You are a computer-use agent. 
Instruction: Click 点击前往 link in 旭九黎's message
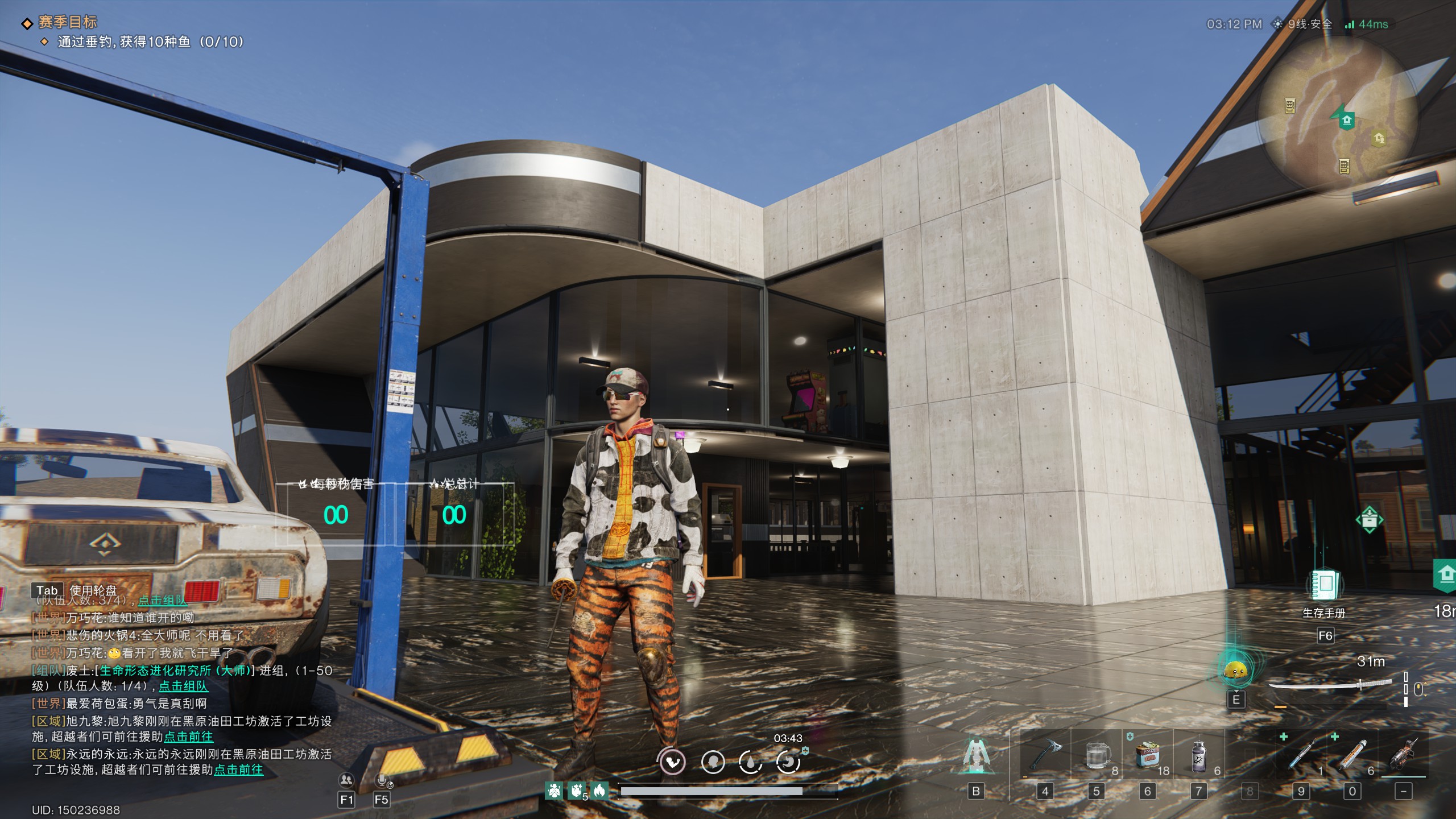tap(188, 737)
